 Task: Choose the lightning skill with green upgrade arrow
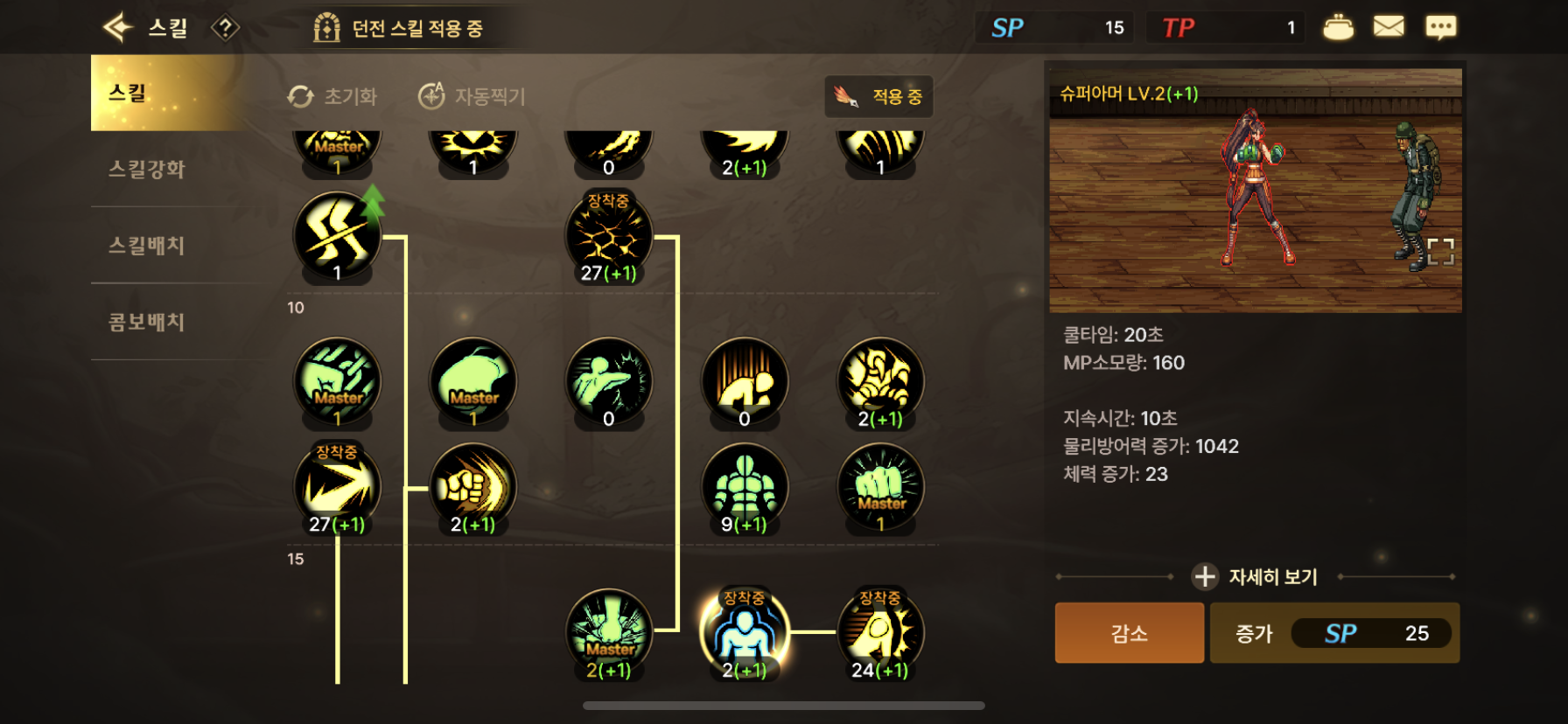(337, 236)
